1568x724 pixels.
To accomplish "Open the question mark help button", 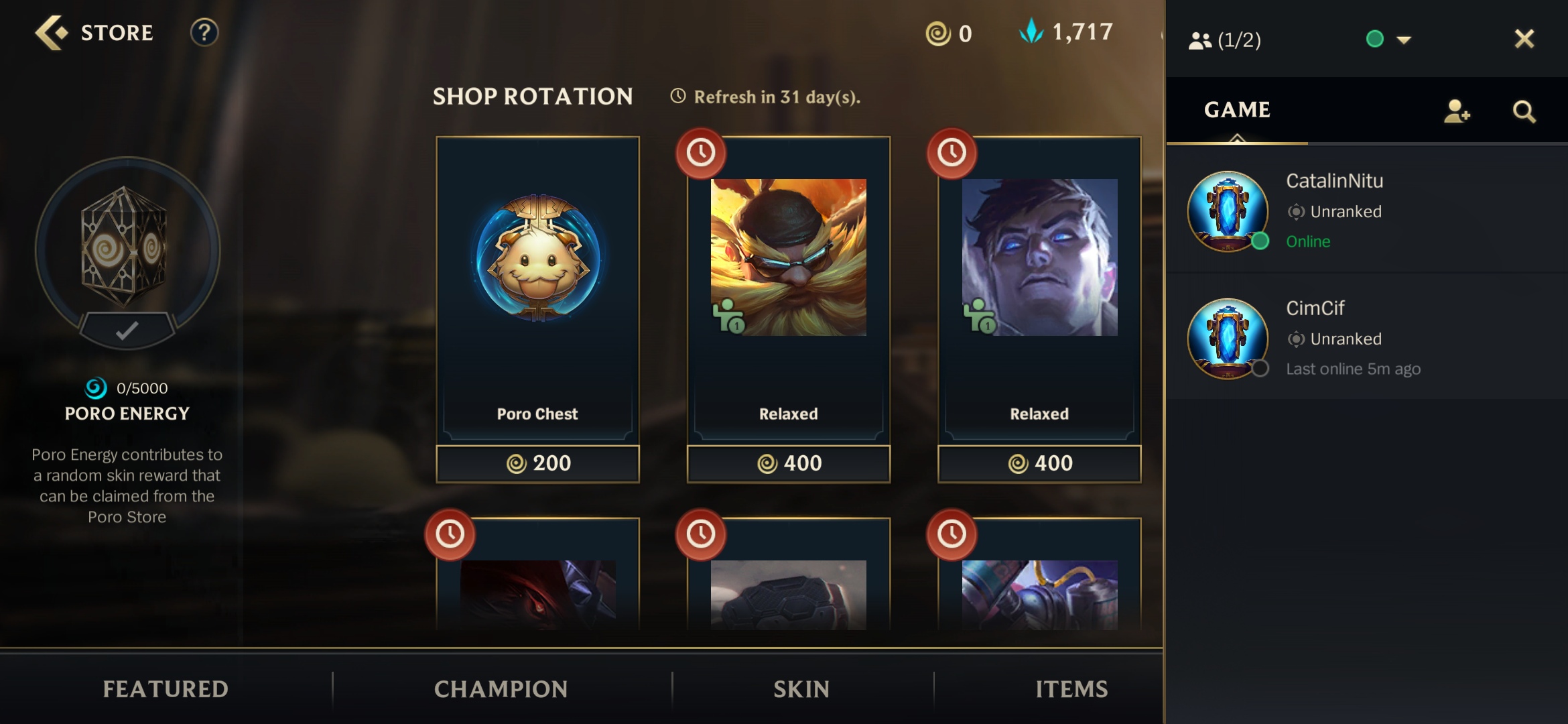I will 204,33.
